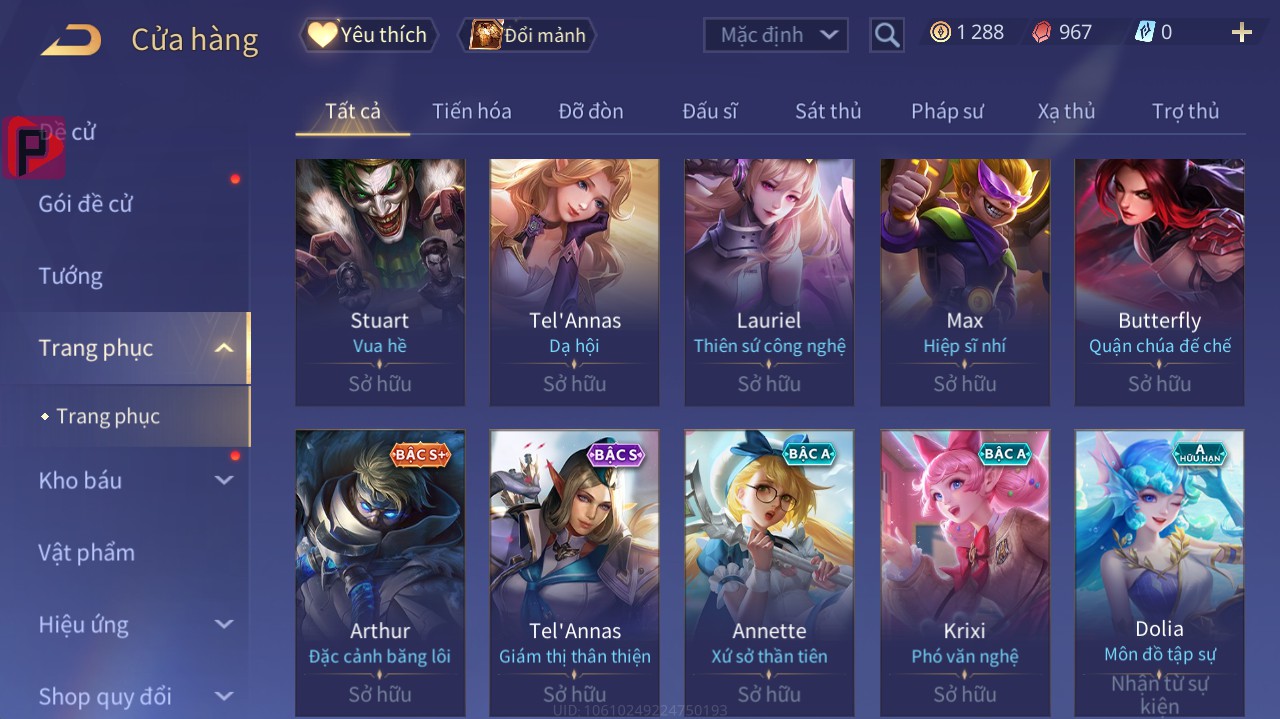Open the Trợ thủ tab

[1185, 111]
